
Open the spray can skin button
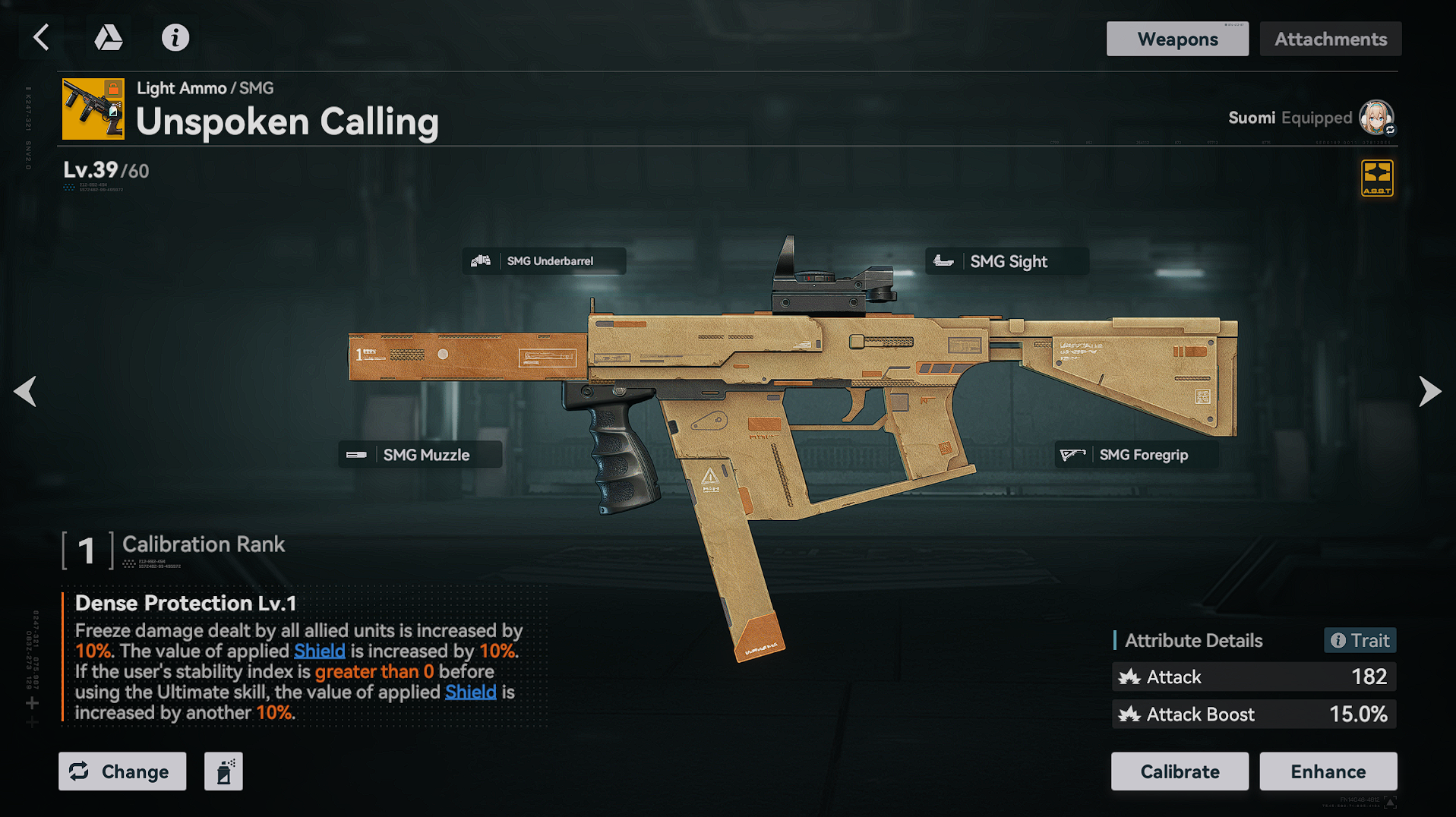[x=223, y=771]
